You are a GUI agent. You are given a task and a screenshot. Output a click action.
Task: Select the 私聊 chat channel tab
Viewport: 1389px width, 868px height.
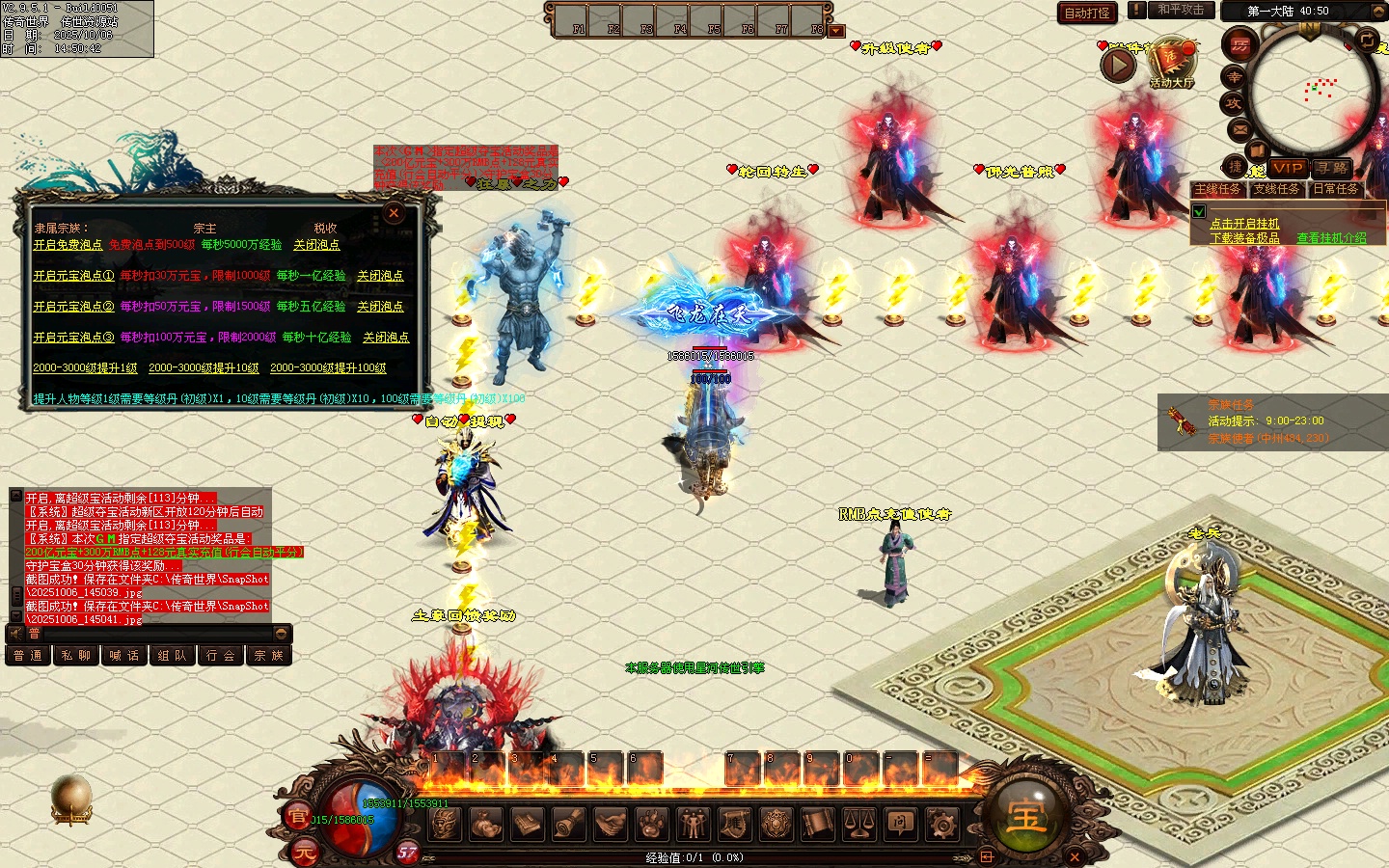[x=76, y=656]
